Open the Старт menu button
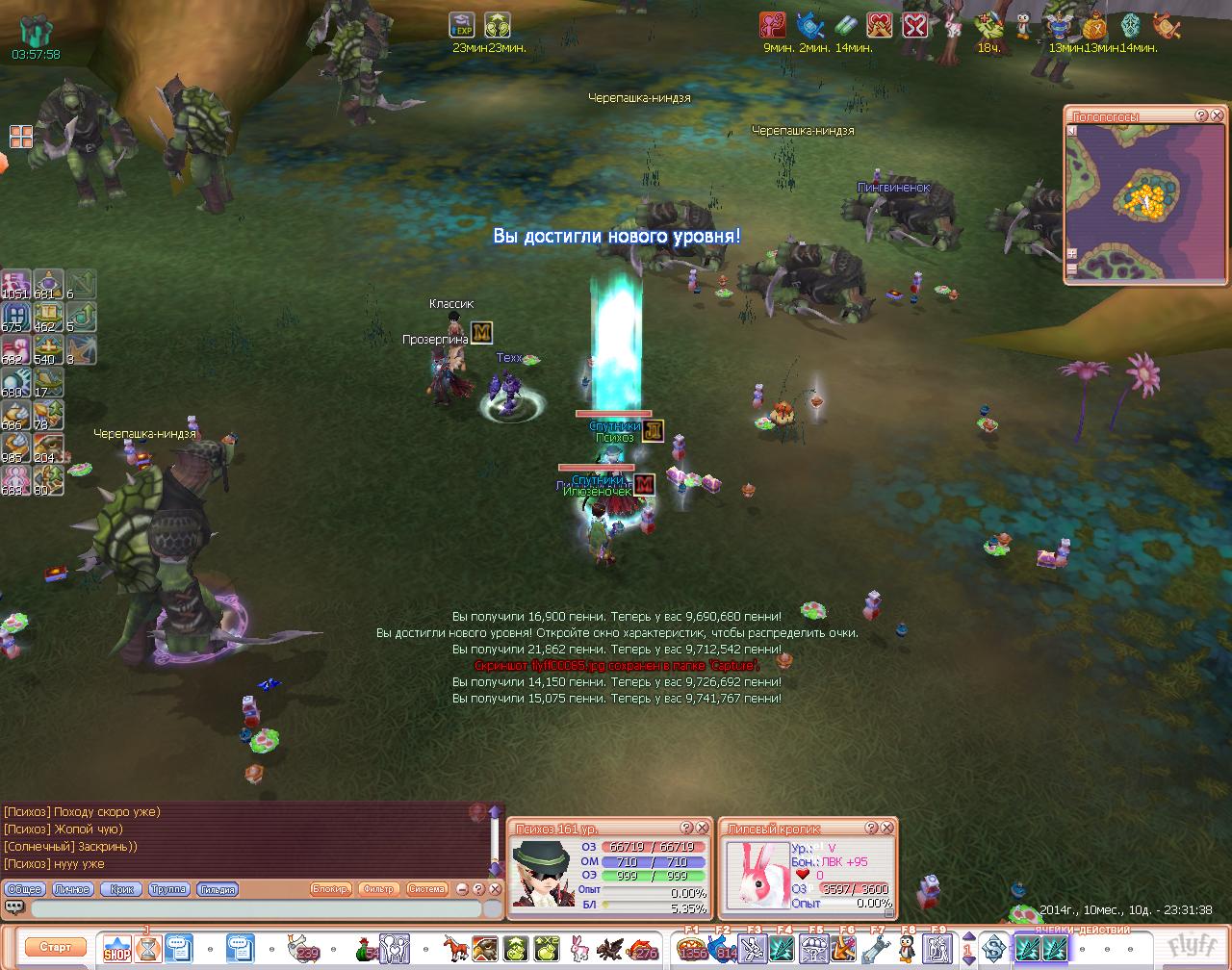This screenshot has height=970, width=1232. click(x=55, y=947)
